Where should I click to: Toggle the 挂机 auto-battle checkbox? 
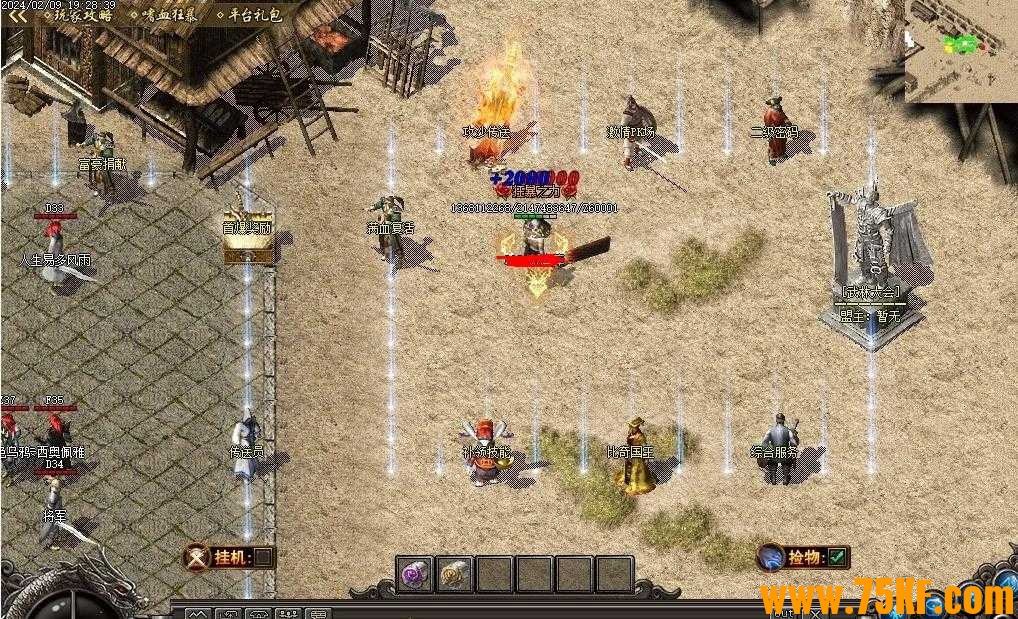coord(262,557)
